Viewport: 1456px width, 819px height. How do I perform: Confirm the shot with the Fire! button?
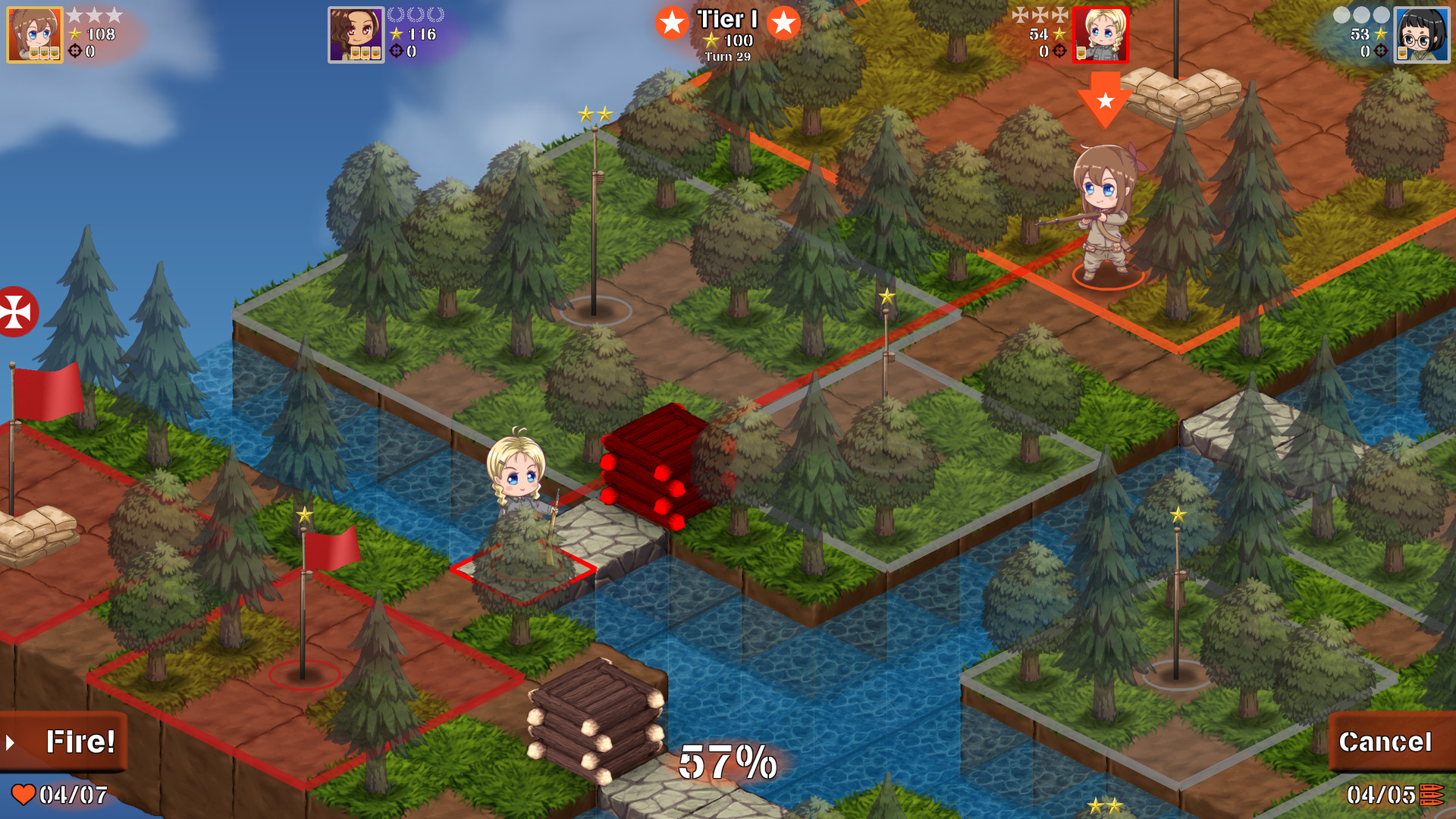point(64,742)
